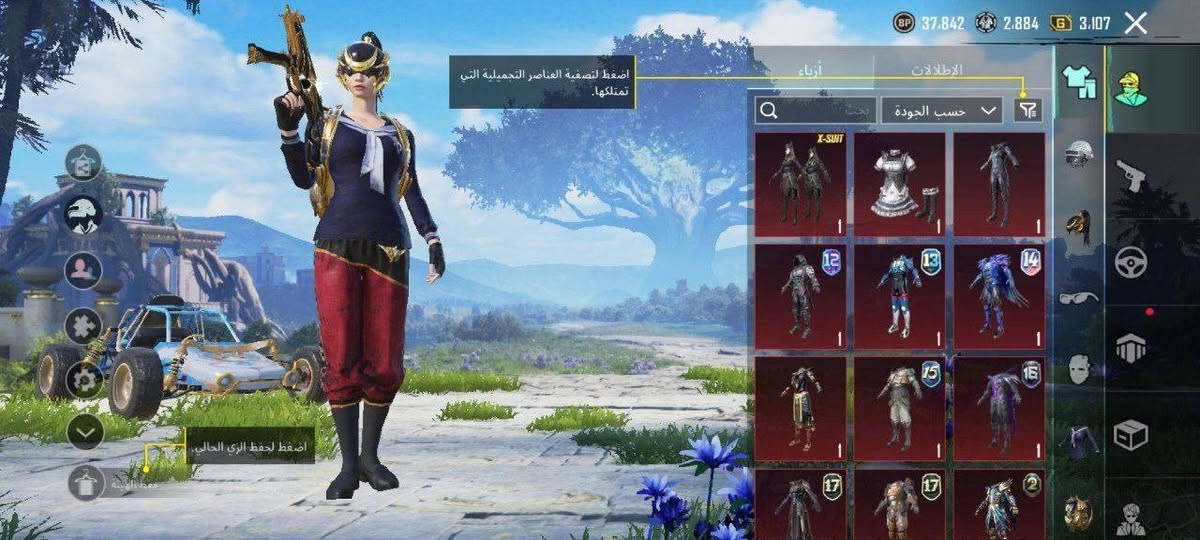Viewport: 1200px width, 540px height.
Task: Click the outfit search field
Action: [814, 110]
